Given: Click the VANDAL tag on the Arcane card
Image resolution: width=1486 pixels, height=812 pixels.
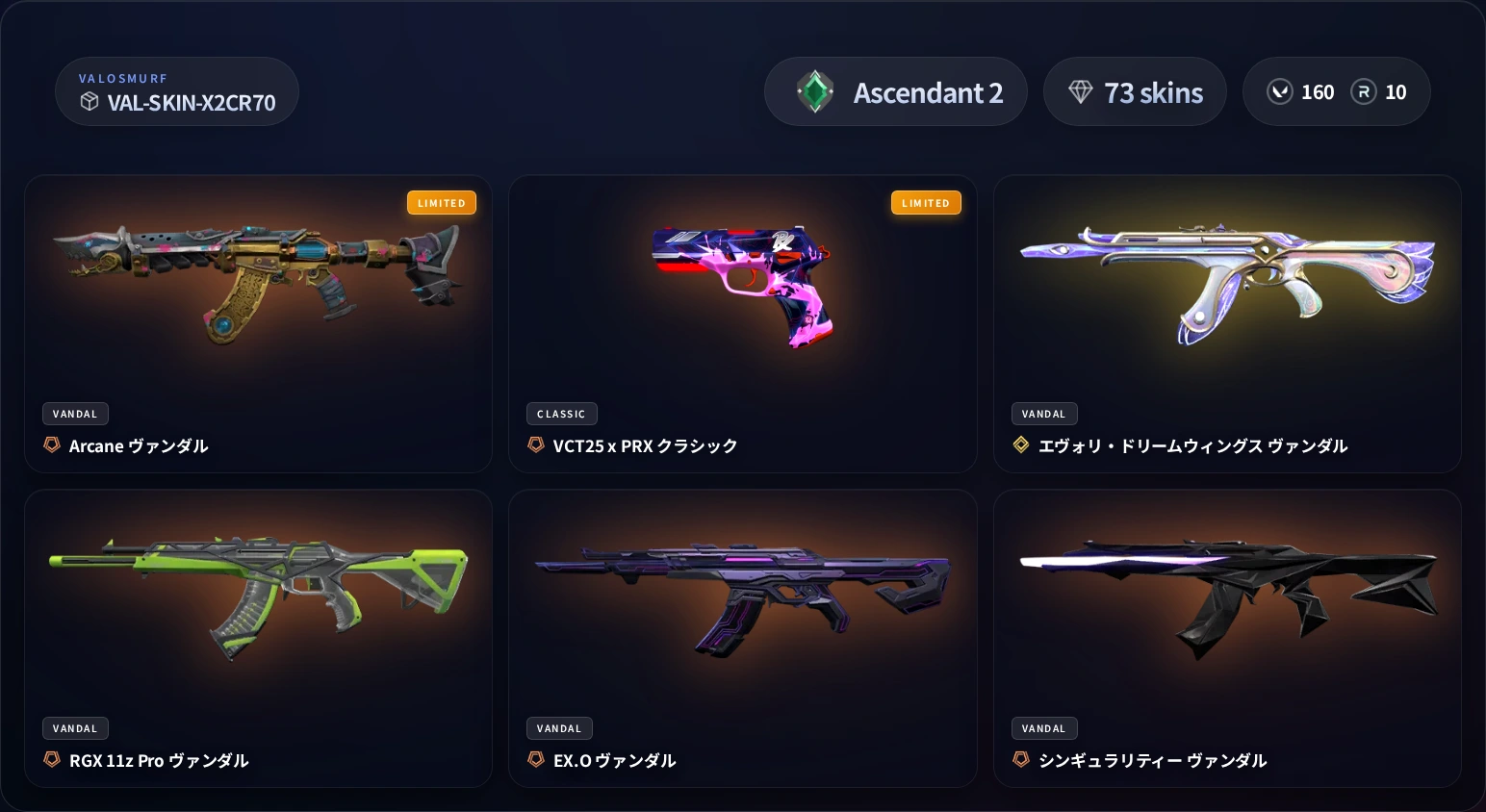Looking at the screenshot, I should [x=75, y=414].
